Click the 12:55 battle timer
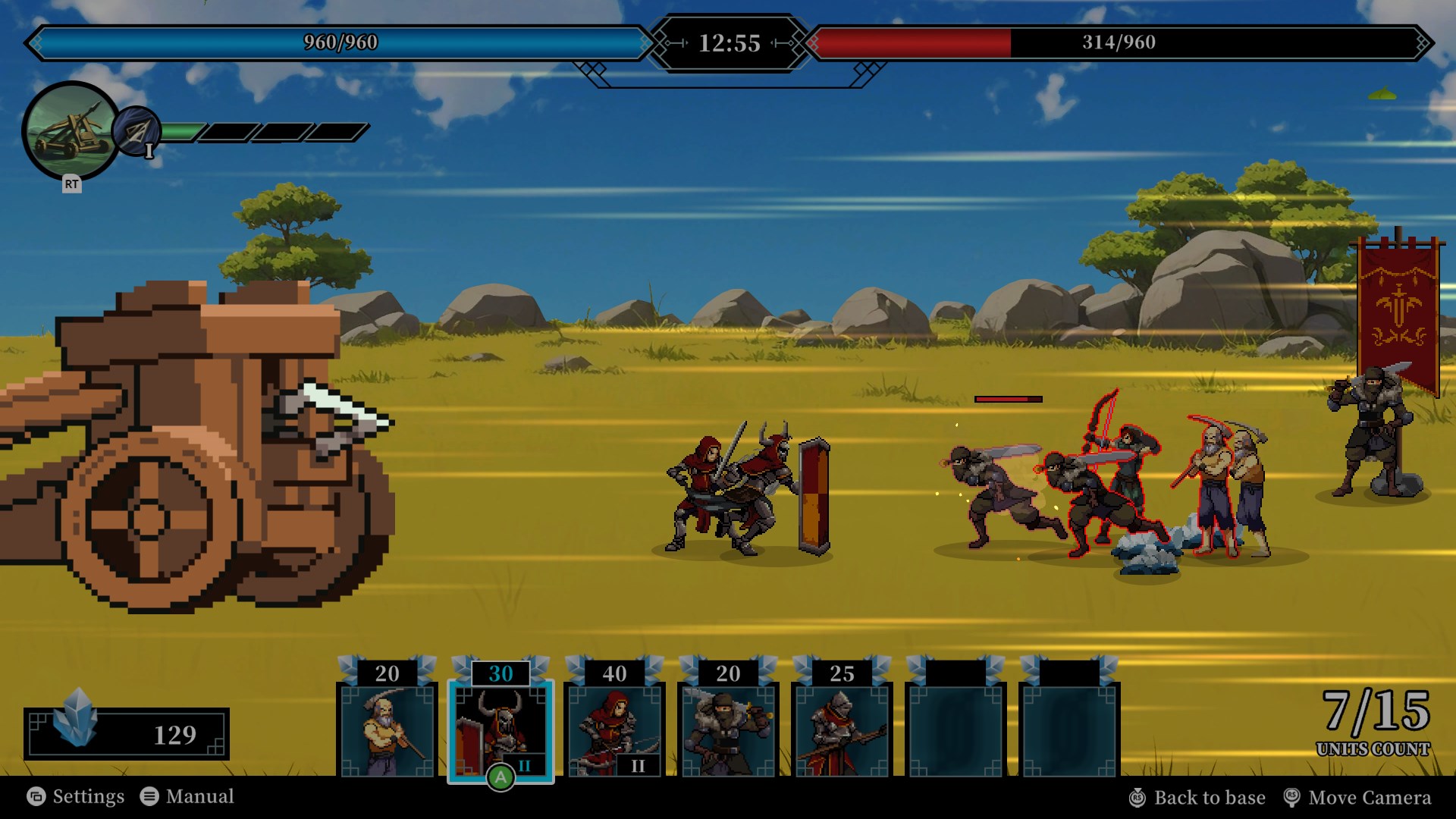 pyautogui.click(x=729, y=43)
